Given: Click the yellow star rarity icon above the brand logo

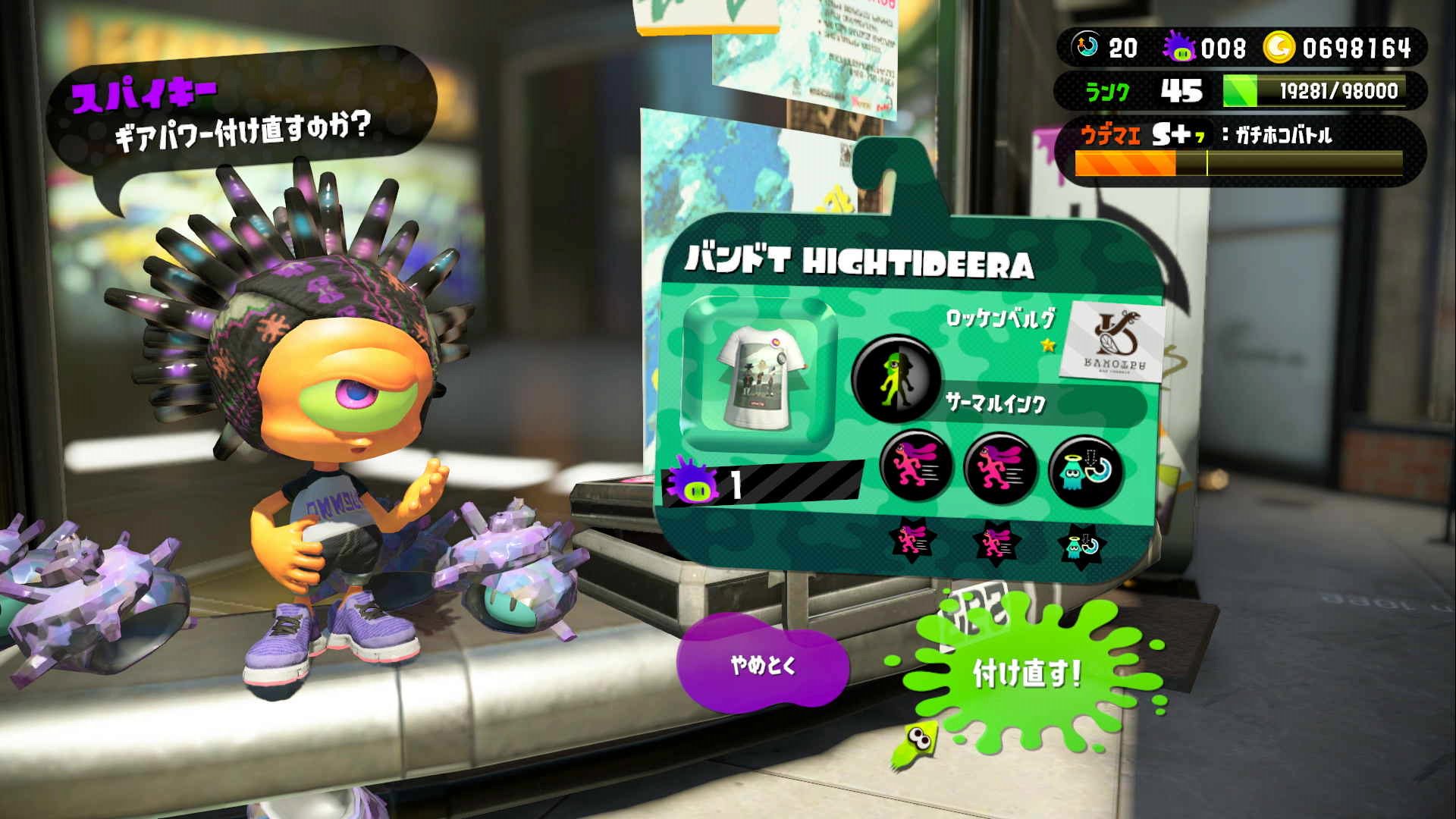Looking at the screenshot, I should tap(1048, 345).
